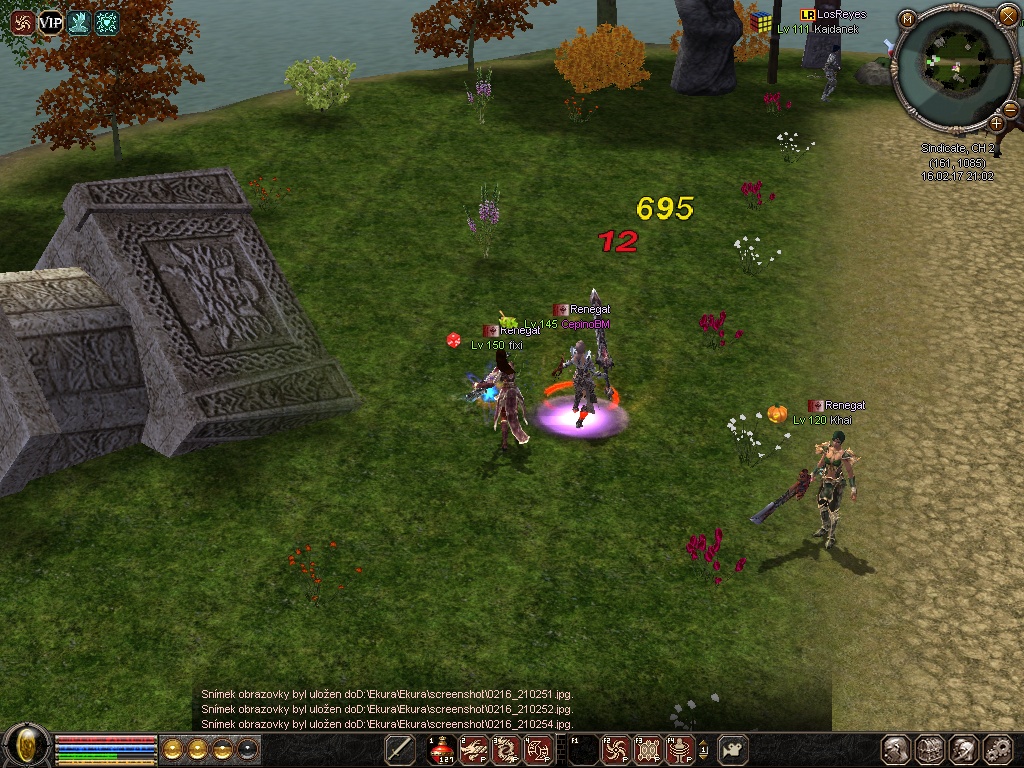Click the gold emblem orb beside the health bars
Viewport: 1024px width, 768px height.
point(28,745)
